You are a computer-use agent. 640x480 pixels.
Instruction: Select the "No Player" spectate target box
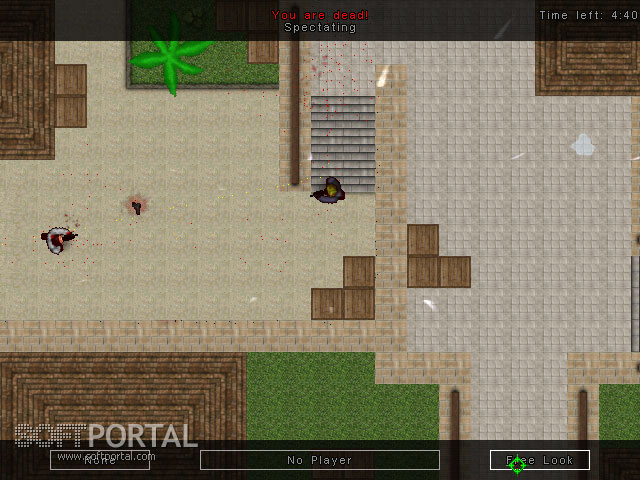tap(320, 460)
